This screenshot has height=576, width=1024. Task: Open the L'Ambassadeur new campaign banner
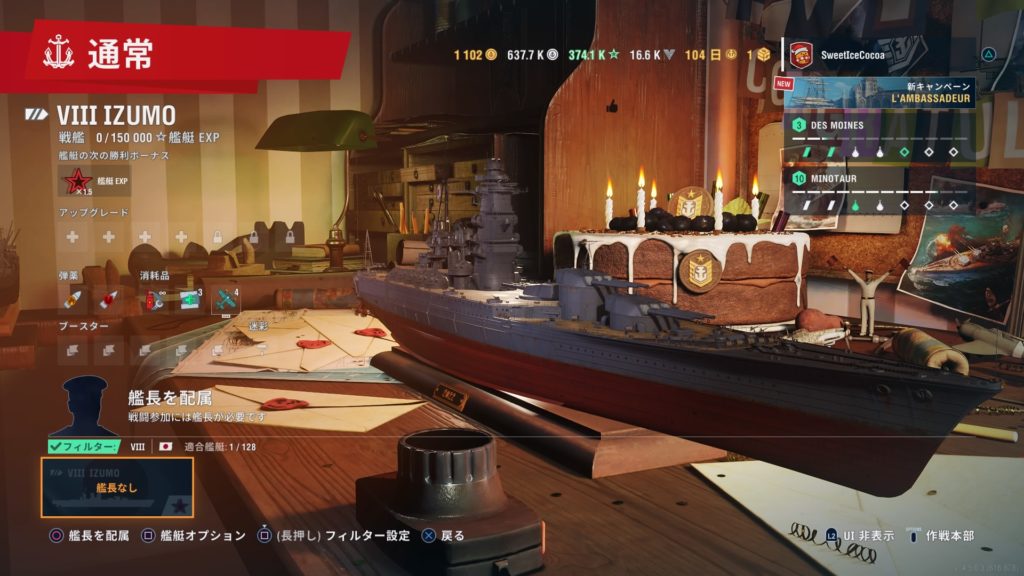click(880, 93)
